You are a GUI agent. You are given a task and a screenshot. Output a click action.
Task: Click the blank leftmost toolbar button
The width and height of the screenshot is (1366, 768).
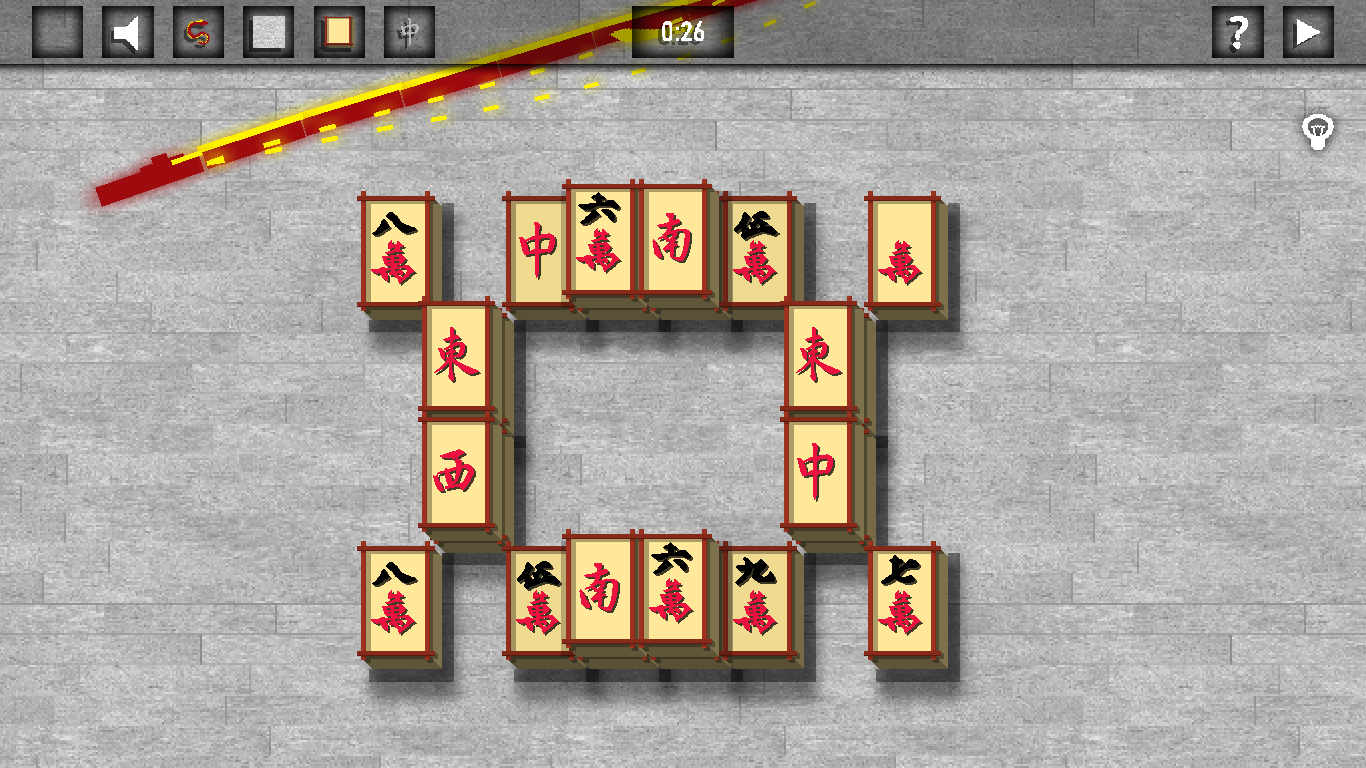click(57, 31)
